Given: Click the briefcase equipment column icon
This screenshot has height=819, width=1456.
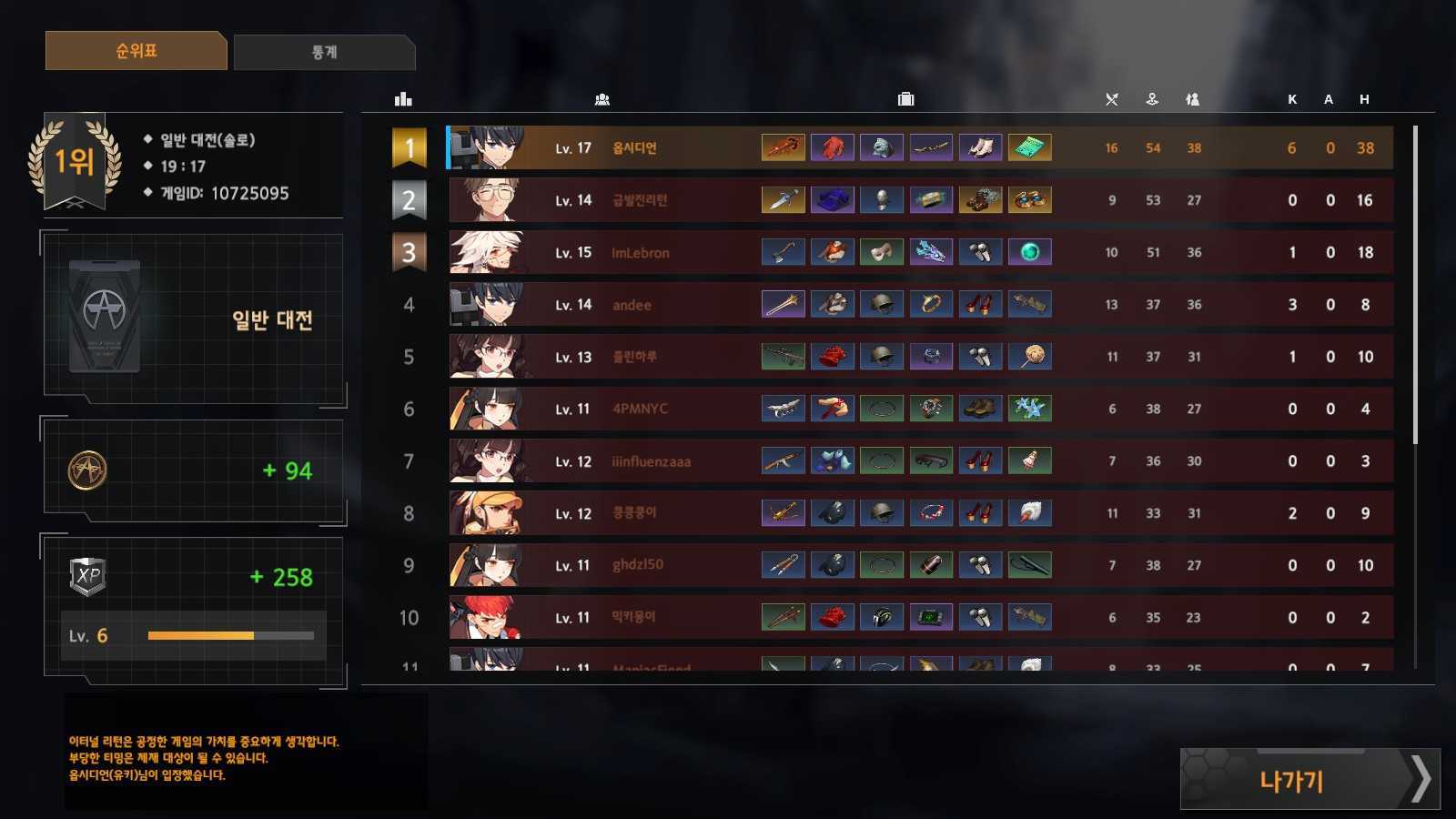Looking at the screenshot, I should click(906, 97).
